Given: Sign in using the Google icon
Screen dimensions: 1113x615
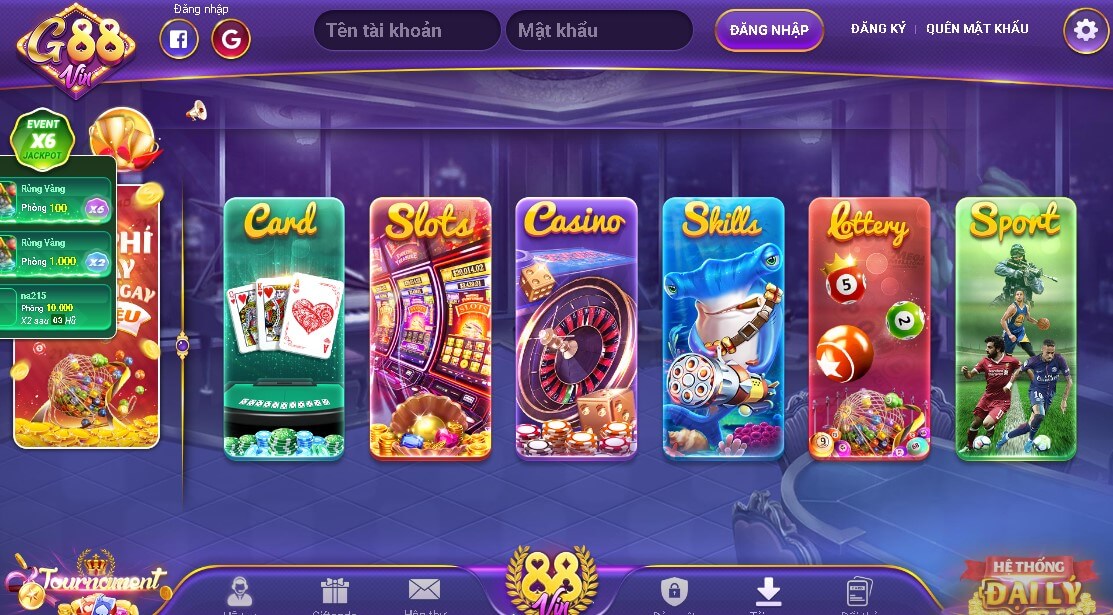Looking at the screenshot, I should point(231,39).
